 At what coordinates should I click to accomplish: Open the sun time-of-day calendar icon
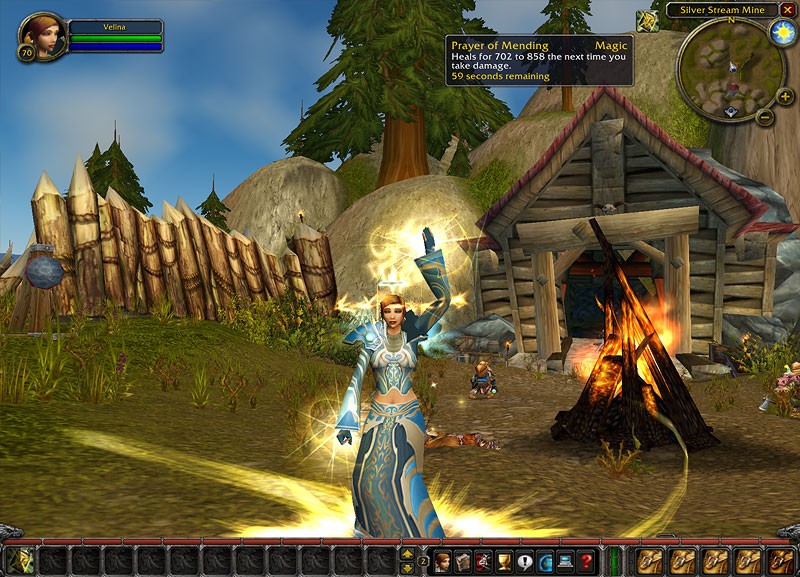click(782, 32)
